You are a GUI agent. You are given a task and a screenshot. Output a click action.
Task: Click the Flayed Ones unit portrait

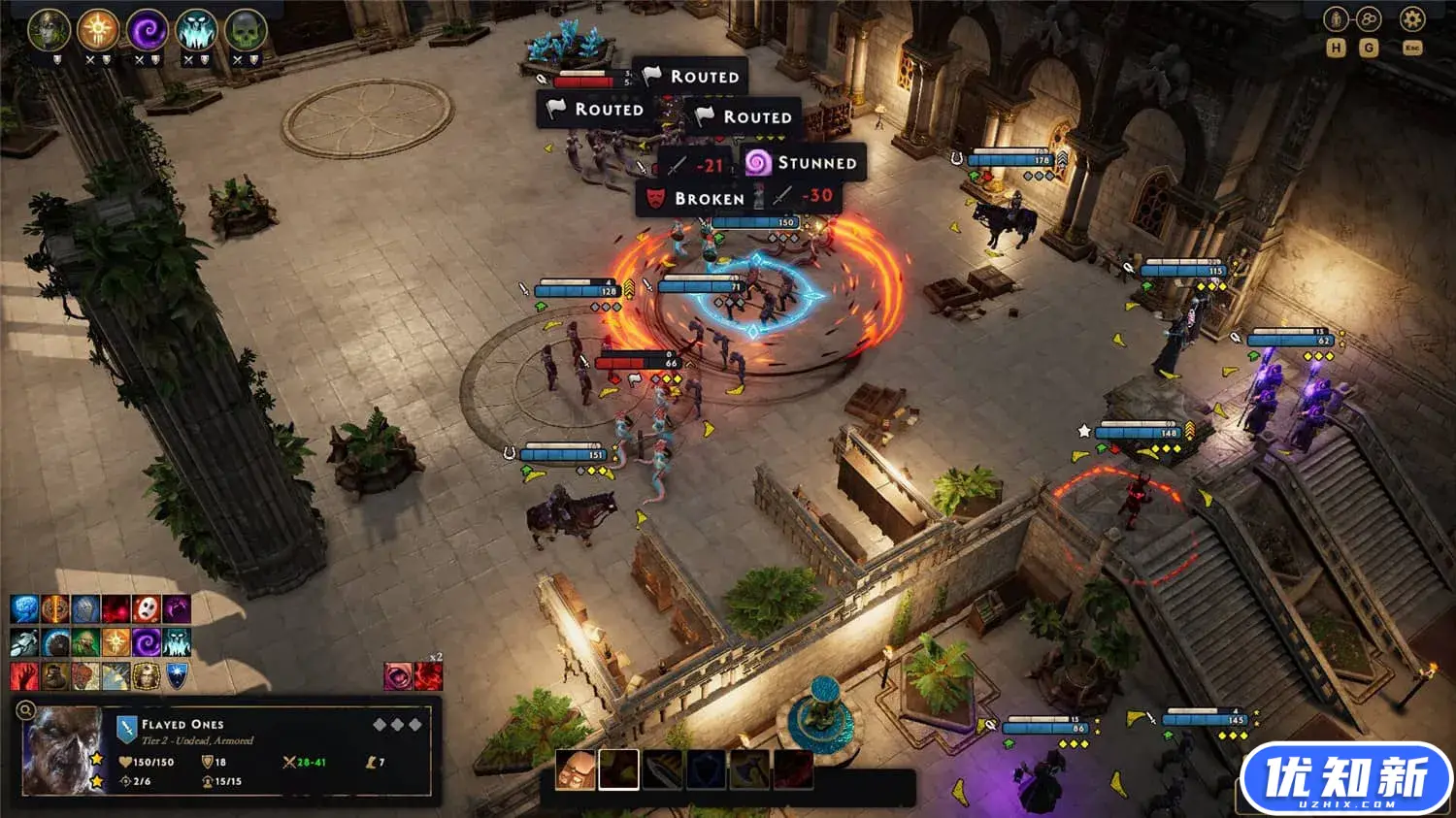[62, 751]
